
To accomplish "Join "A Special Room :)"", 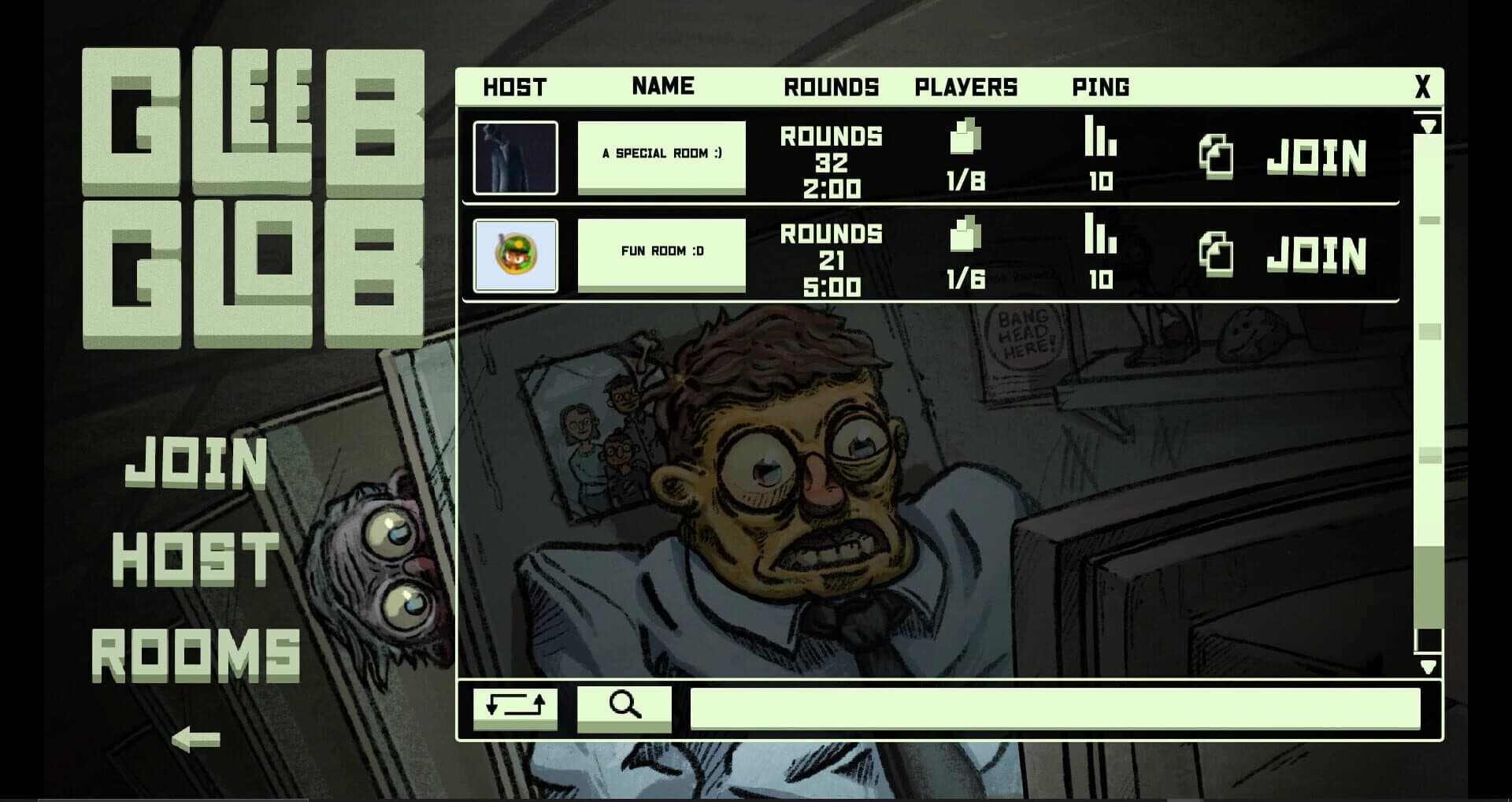I will tap(1317, 155).
